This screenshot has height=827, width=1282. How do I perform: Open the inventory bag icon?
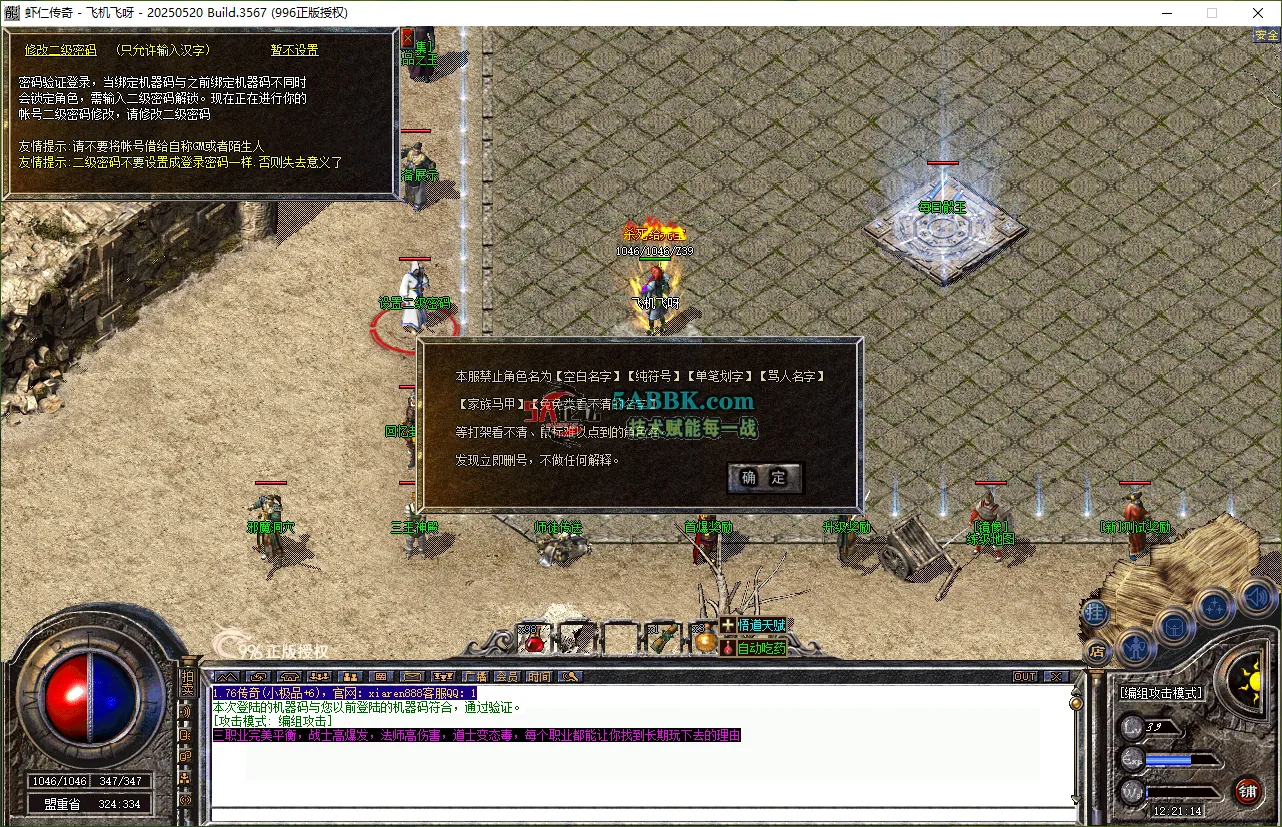1173,628
